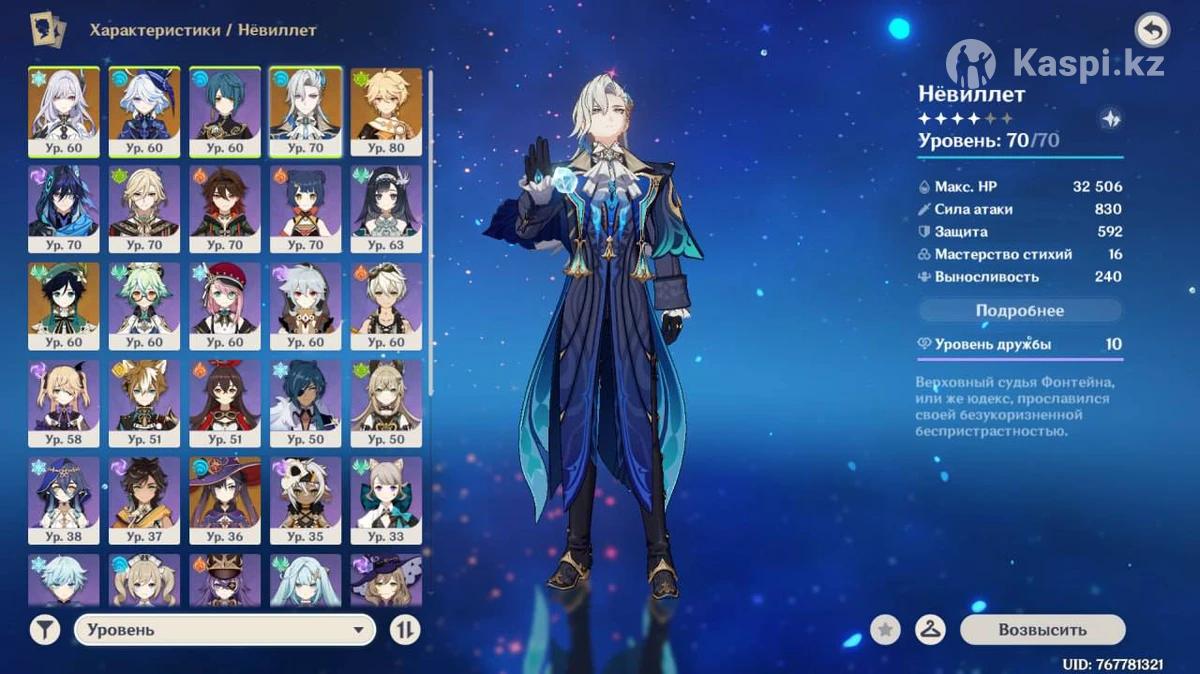Screen dimensions: 1200x674
Task: Open the Уровень sort dropdown
Action: 224,630
